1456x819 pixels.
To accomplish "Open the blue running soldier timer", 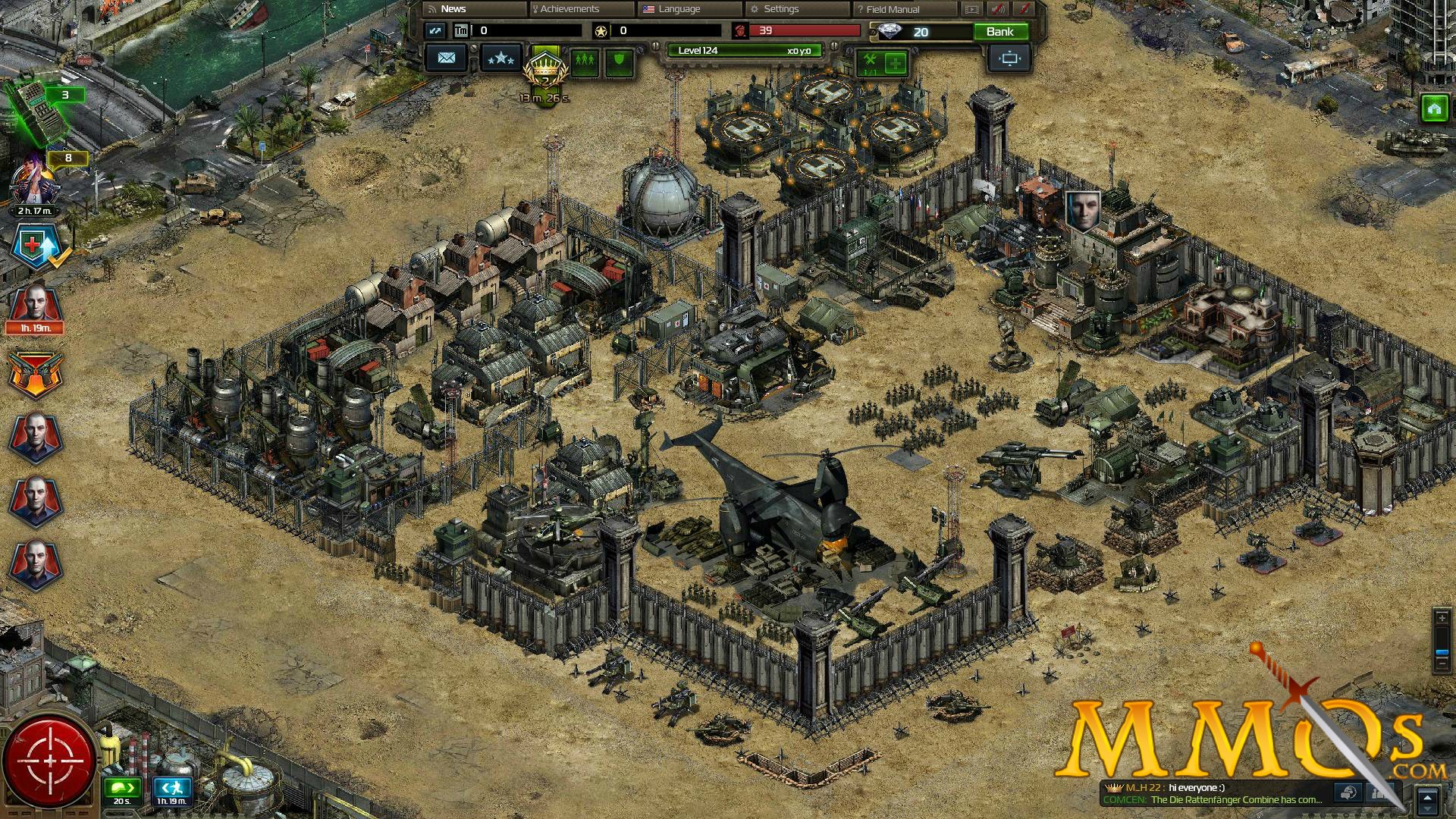I will tap(171, 788).
